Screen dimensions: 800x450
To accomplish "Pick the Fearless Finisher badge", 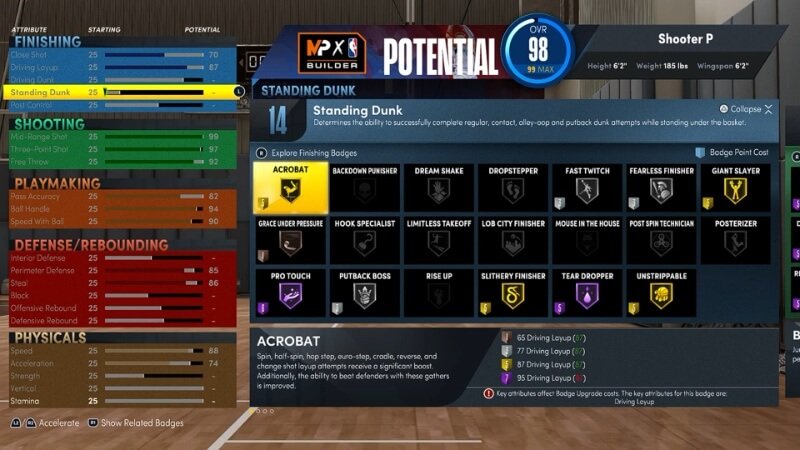I will point(660,187).
